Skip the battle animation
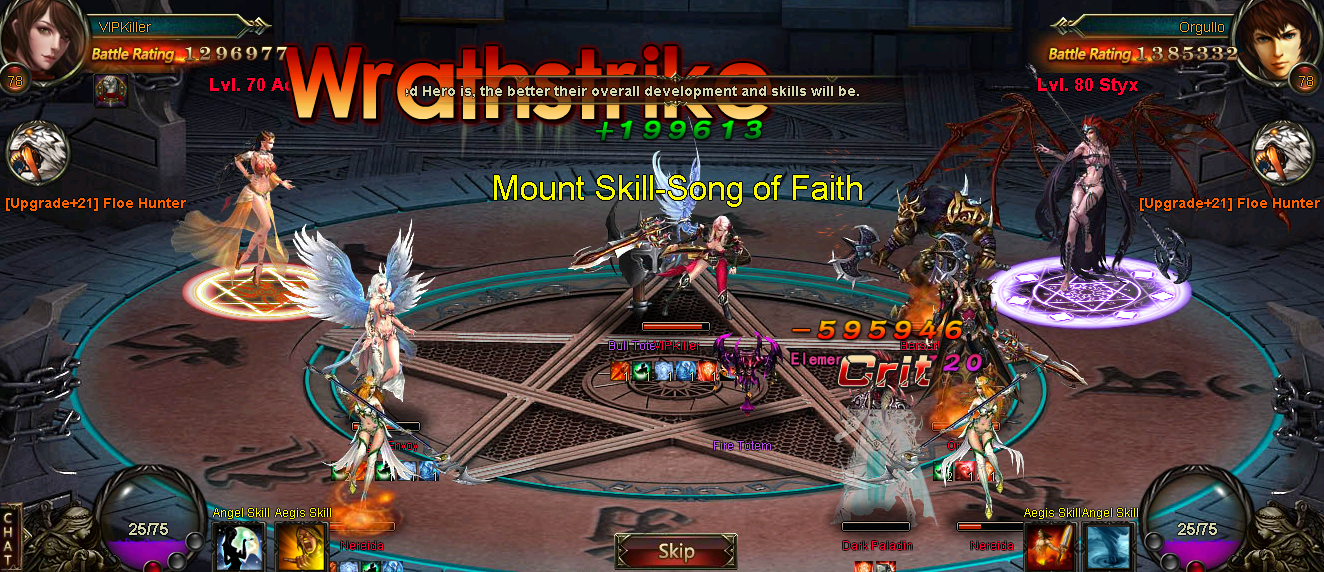The width and height of the screenshot is (1324, 572). tap(676, 552)
